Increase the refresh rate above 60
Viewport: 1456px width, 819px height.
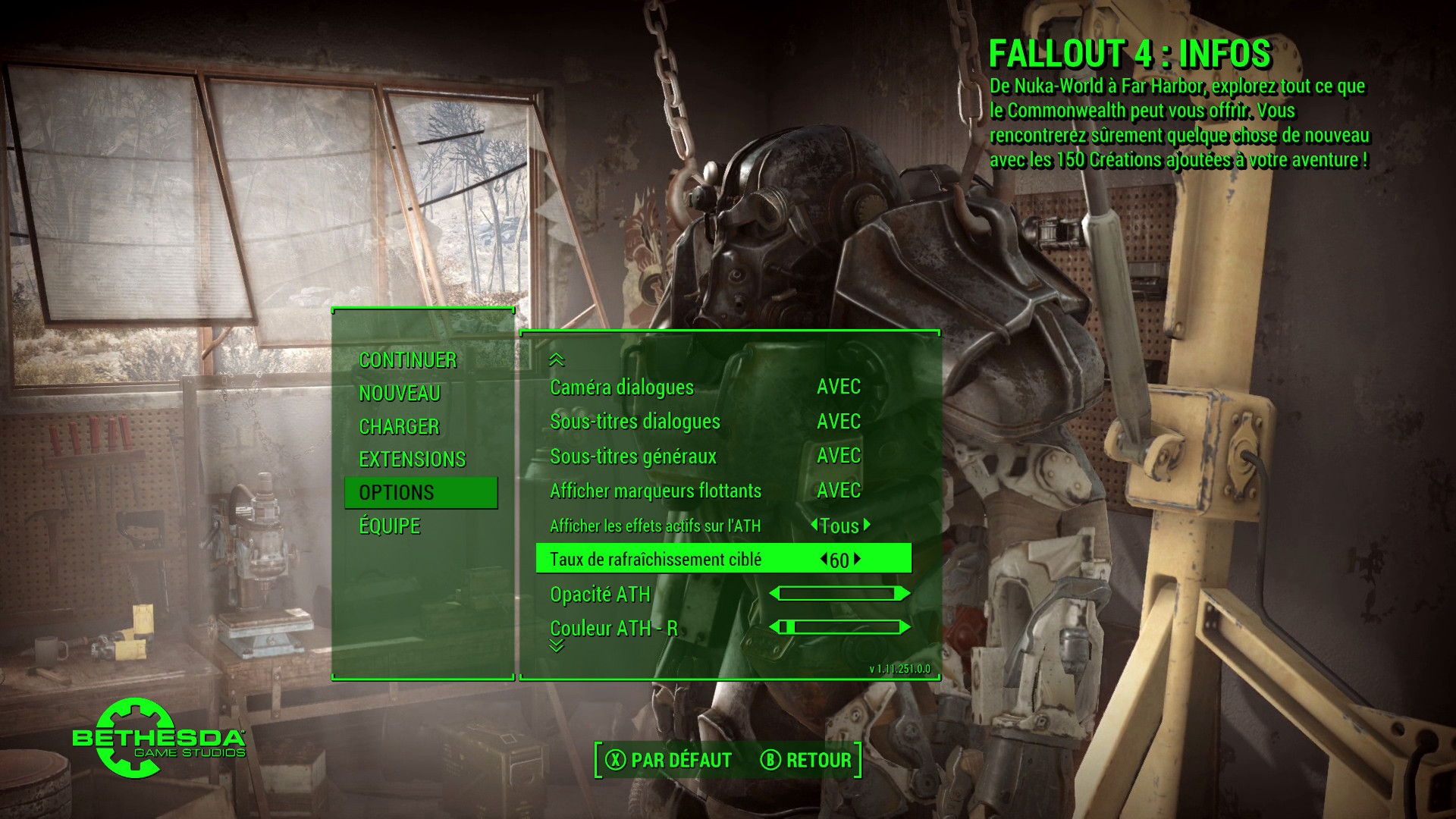point(858,560)
